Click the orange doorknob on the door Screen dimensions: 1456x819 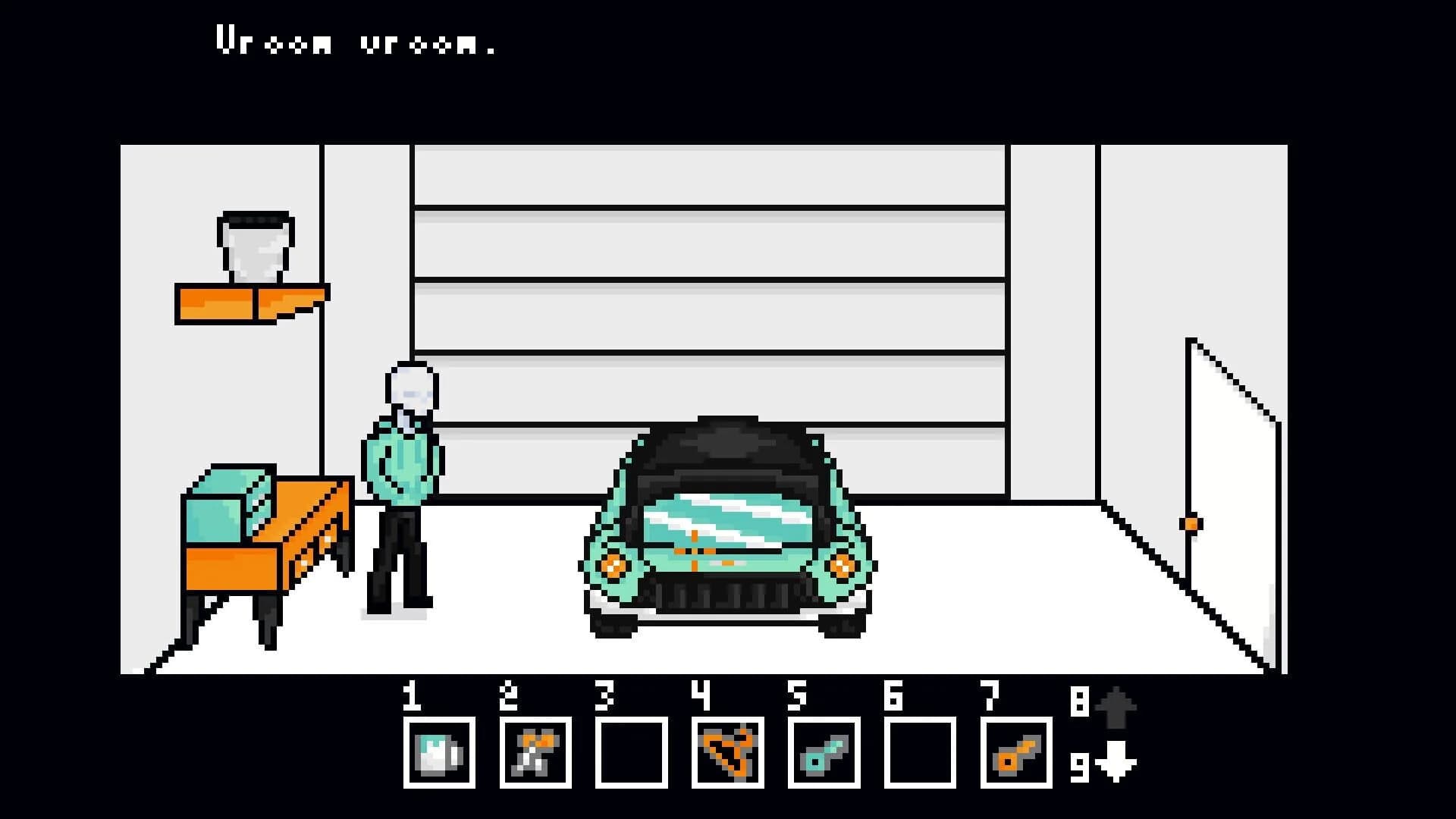(x=1191, y=523)
